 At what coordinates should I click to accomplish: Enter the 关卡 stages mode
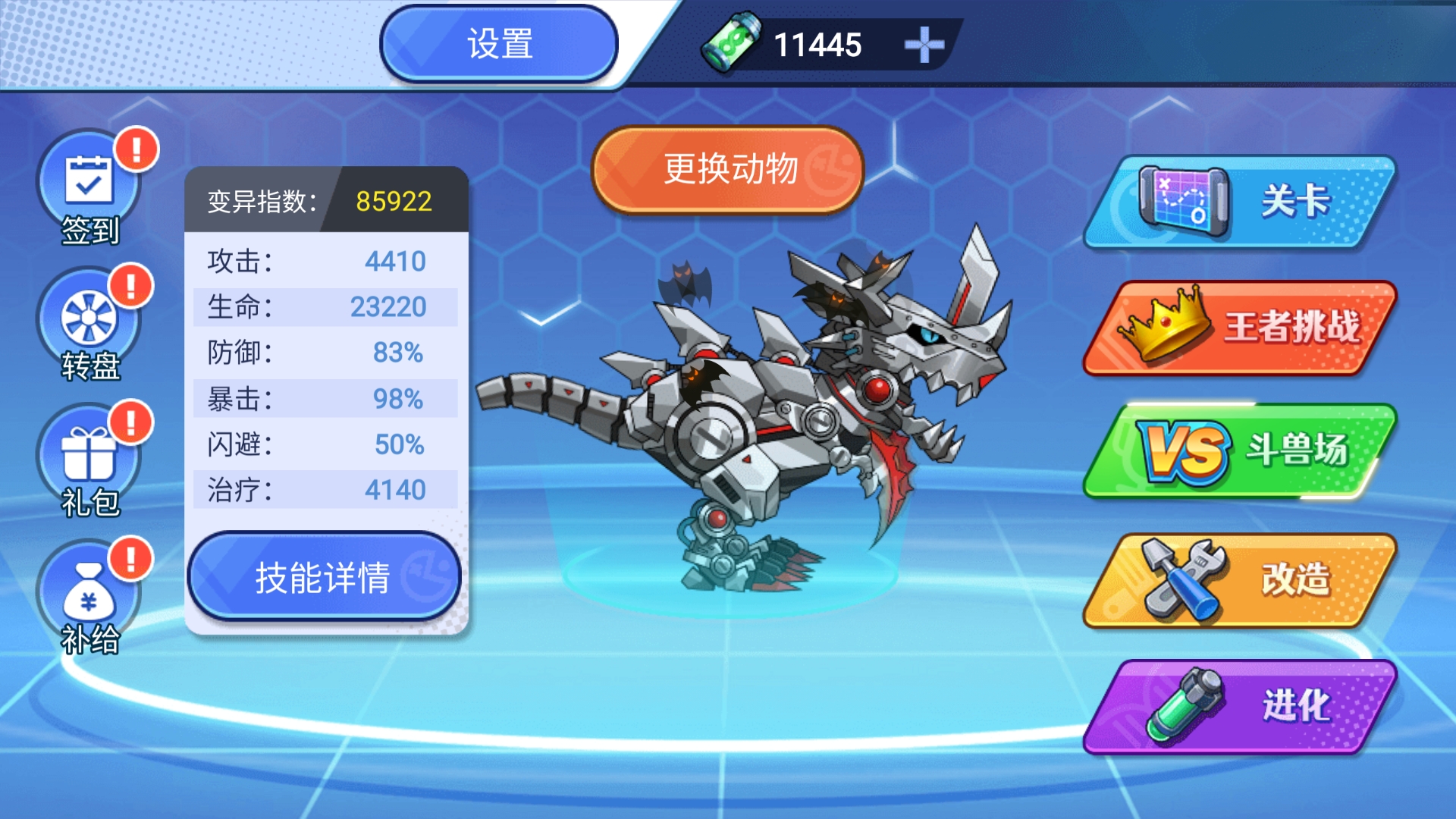click(1240, 202)
